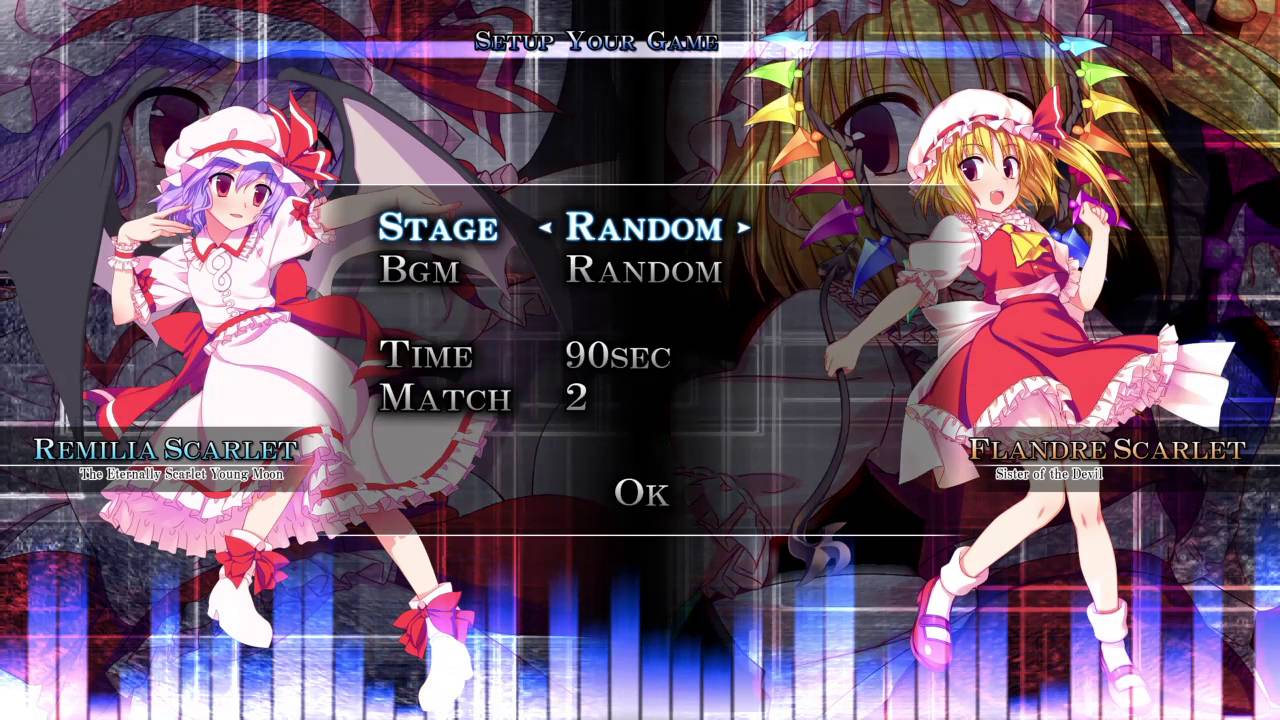Select the Flandre Scarlet name banner
This screenshot has width=1280, height=720.
[1108, 450]
